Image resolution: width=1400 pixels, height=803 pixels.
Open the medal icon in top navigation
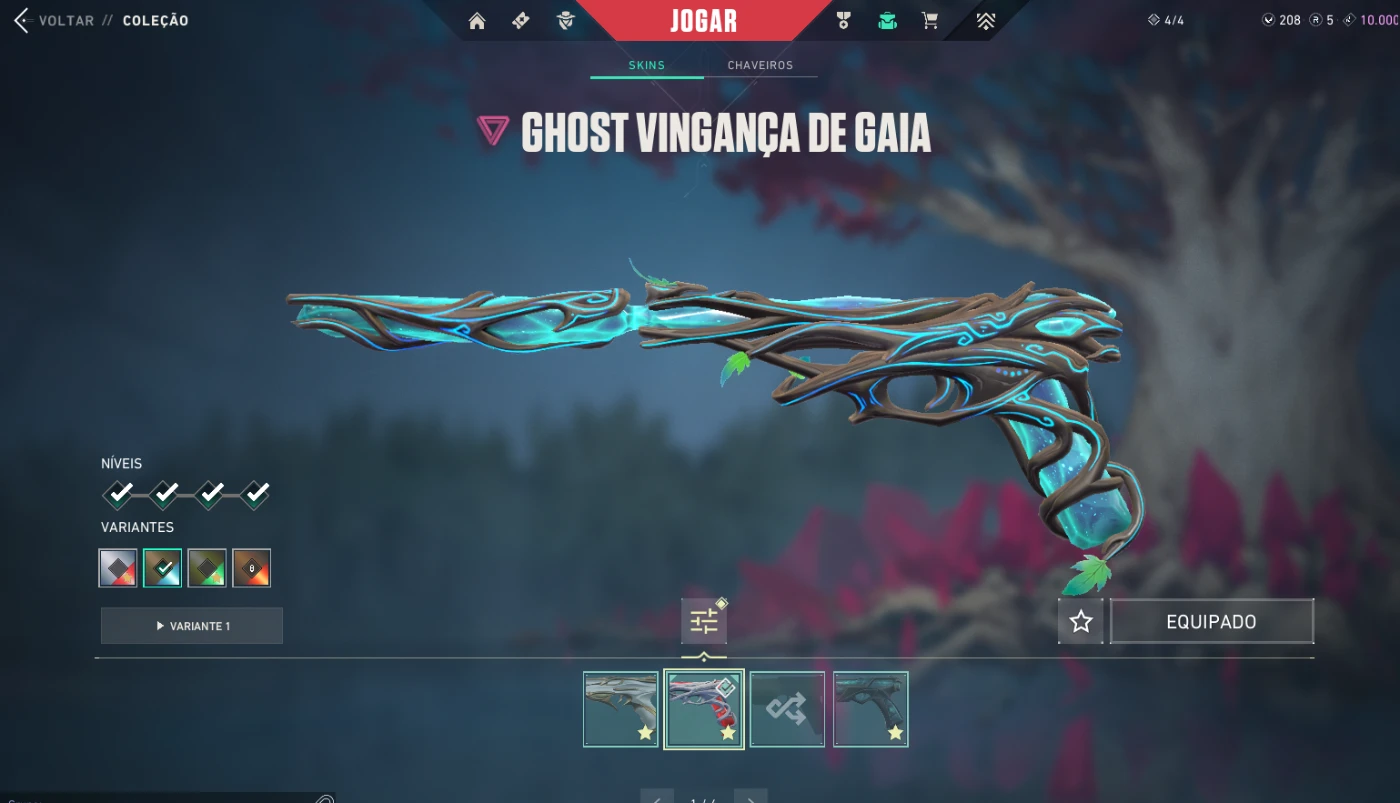coord(843,21)
